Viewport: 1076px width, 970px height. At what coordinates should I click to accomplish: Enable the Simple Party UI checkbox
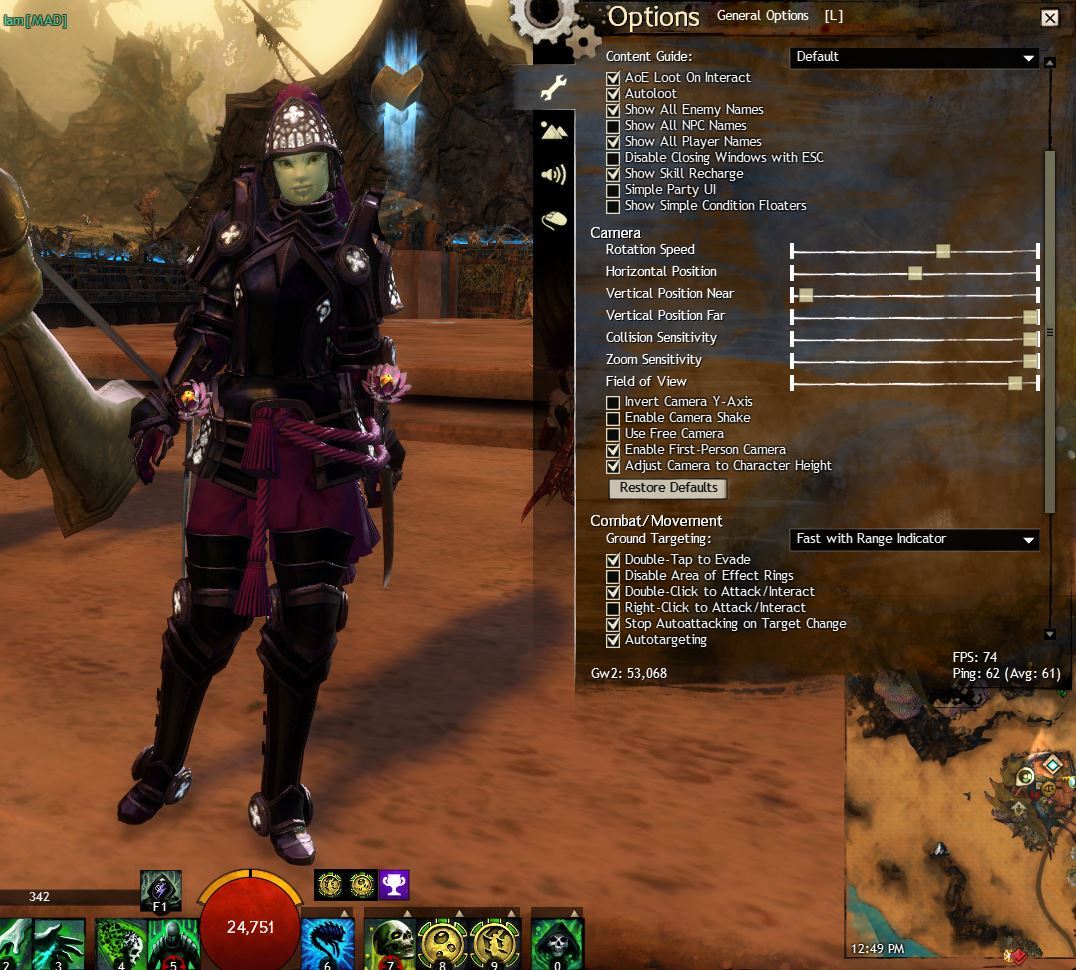[x=613, y=190]
